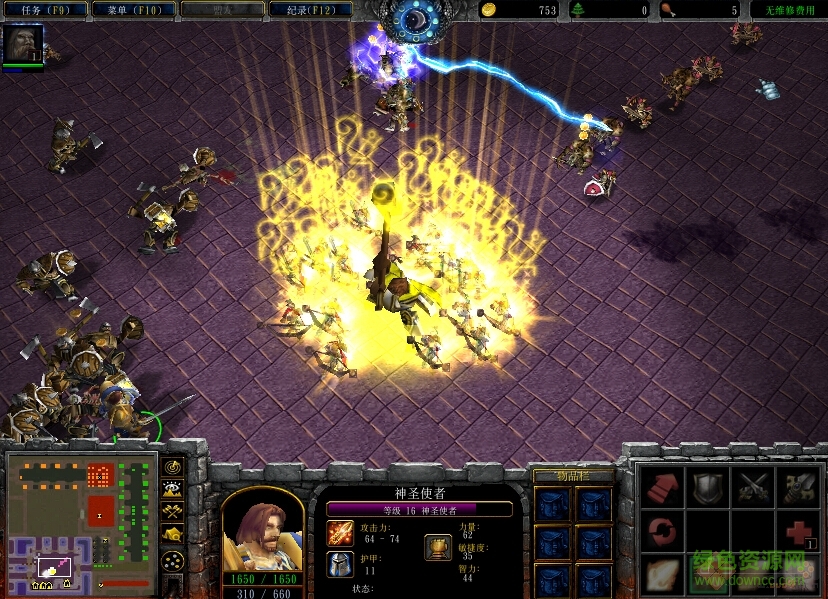The width and height of the screenshot is (828, 599).
Task: Click the armor helmet icon
Action: pyautogui.click(x=339, y=564)
